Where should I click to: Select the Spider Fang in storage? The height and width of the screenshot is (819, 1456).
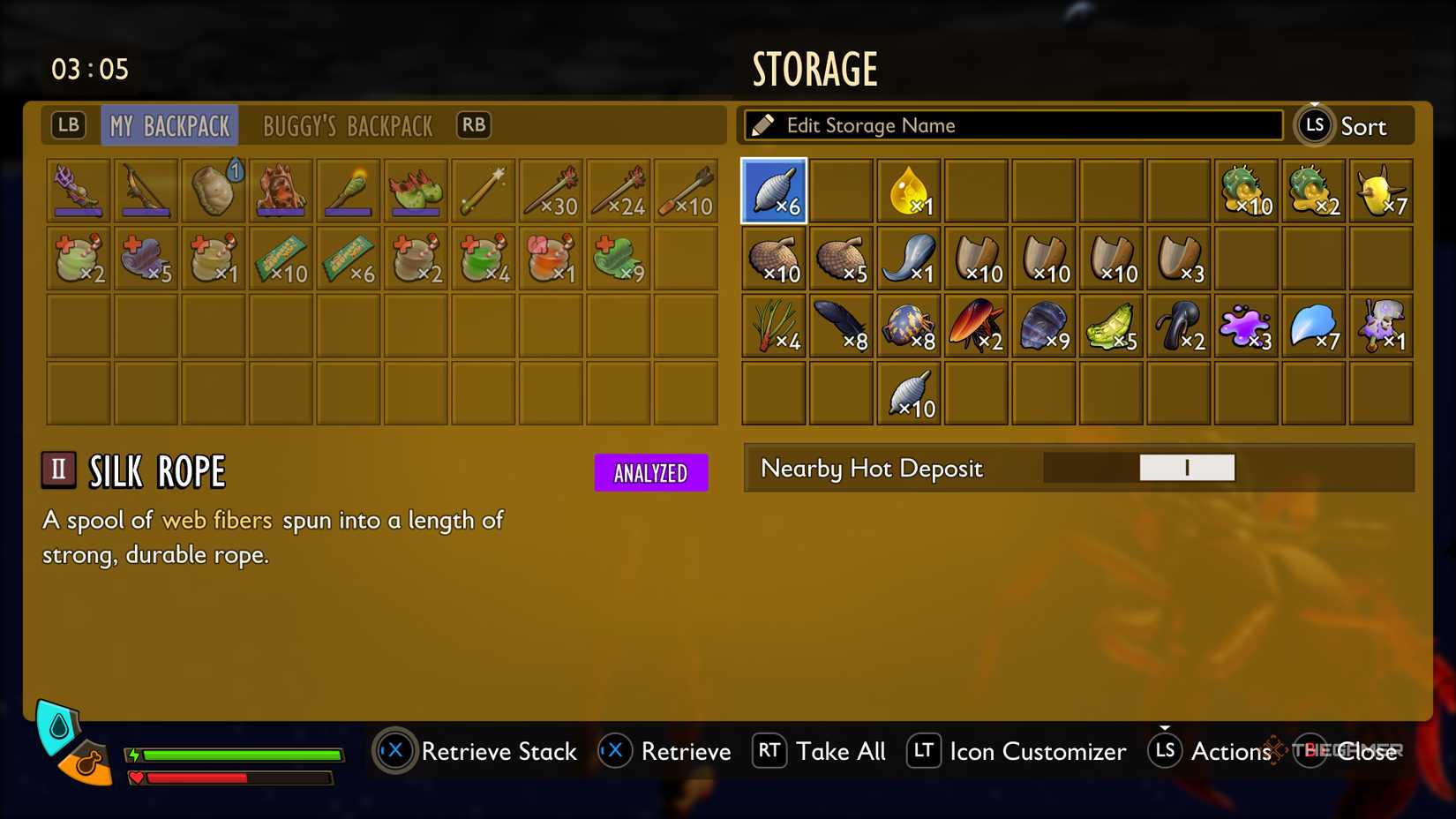909,259
